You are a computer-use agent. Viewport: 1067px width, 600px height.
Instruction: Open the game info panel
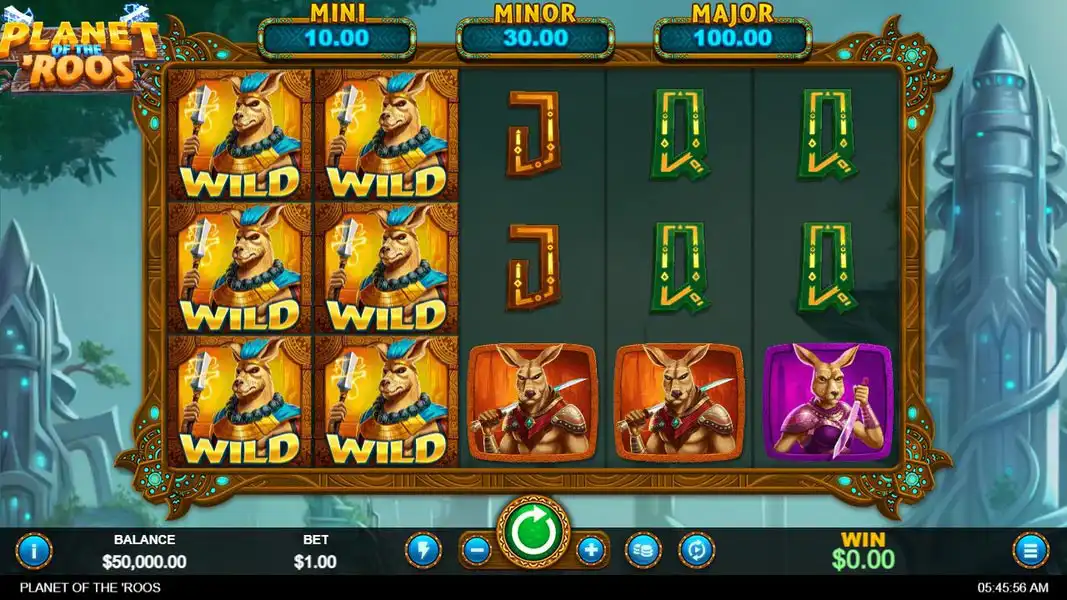pyautogui.click(x=34, y=549)
